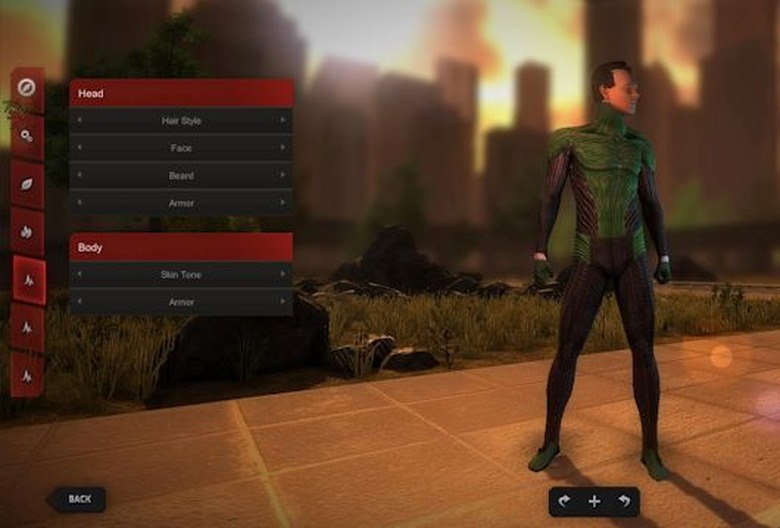Cycle to the next Hair Style
This screenshot has height=528, width=780.
(283, 121)
